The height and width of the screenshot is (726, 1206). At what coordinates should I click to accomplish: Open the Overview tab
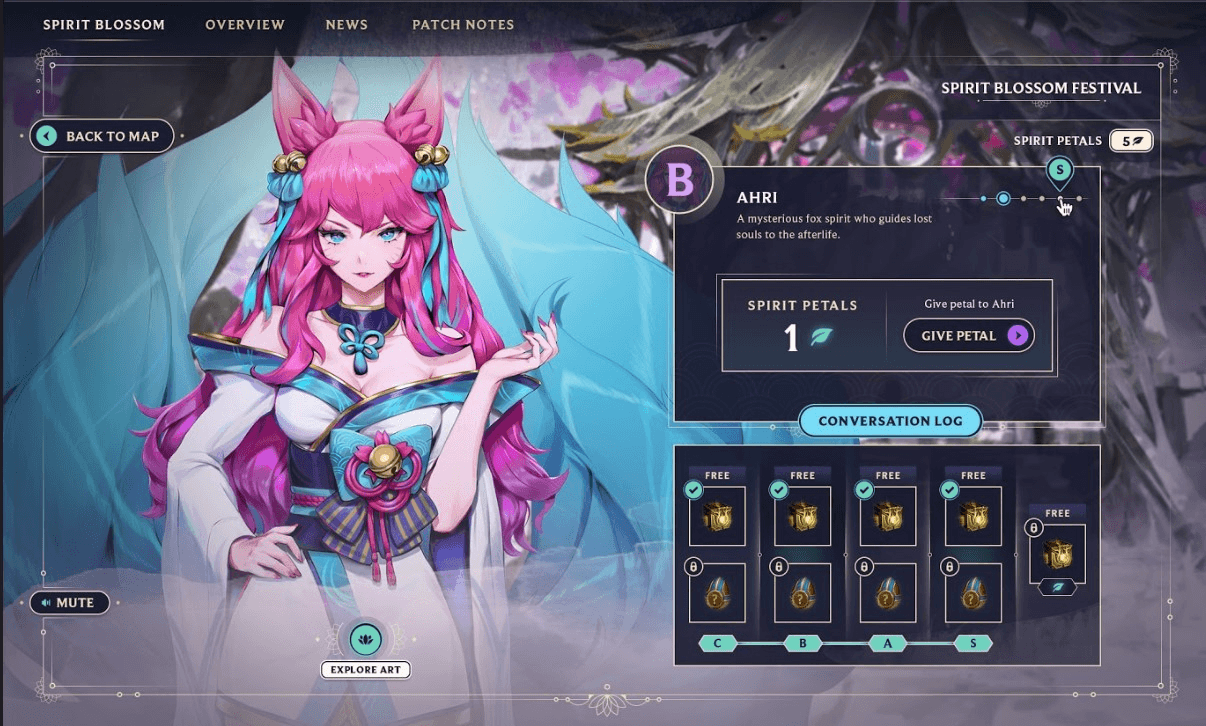coord(245,24)
